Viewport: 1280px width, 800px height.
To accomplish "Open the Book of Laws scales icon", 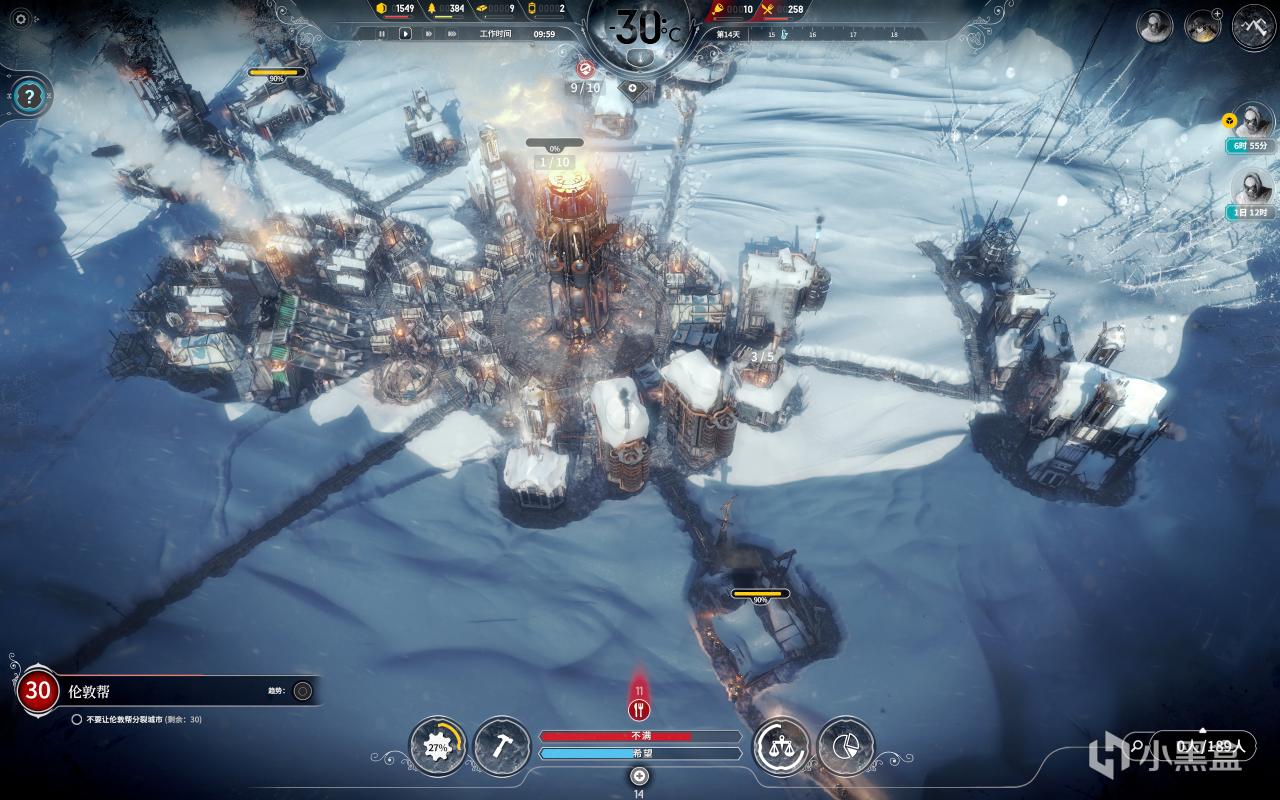I will tap(780, 746).
